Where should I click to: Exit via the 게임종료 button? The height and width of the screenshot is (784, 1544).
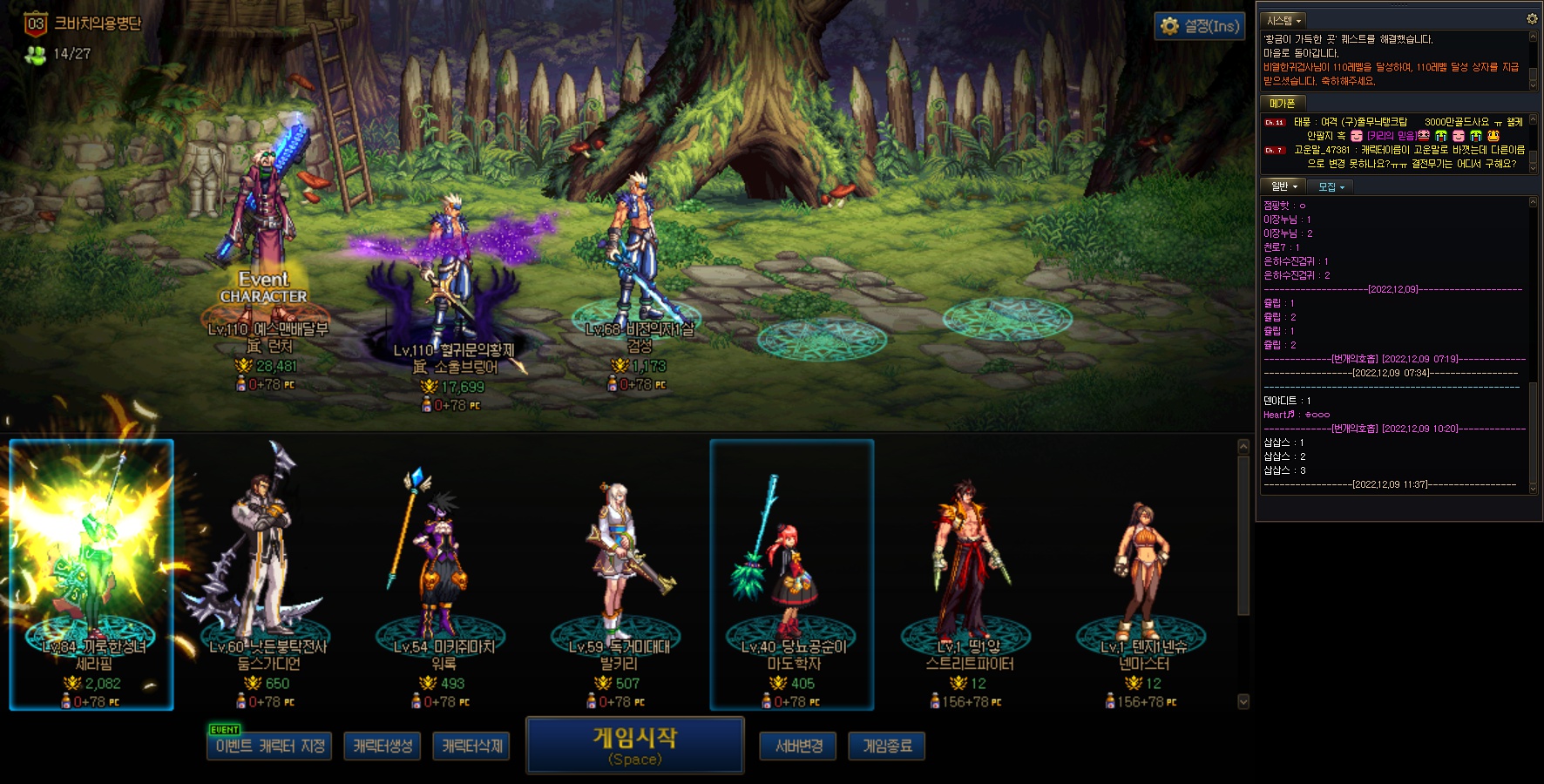887,747
